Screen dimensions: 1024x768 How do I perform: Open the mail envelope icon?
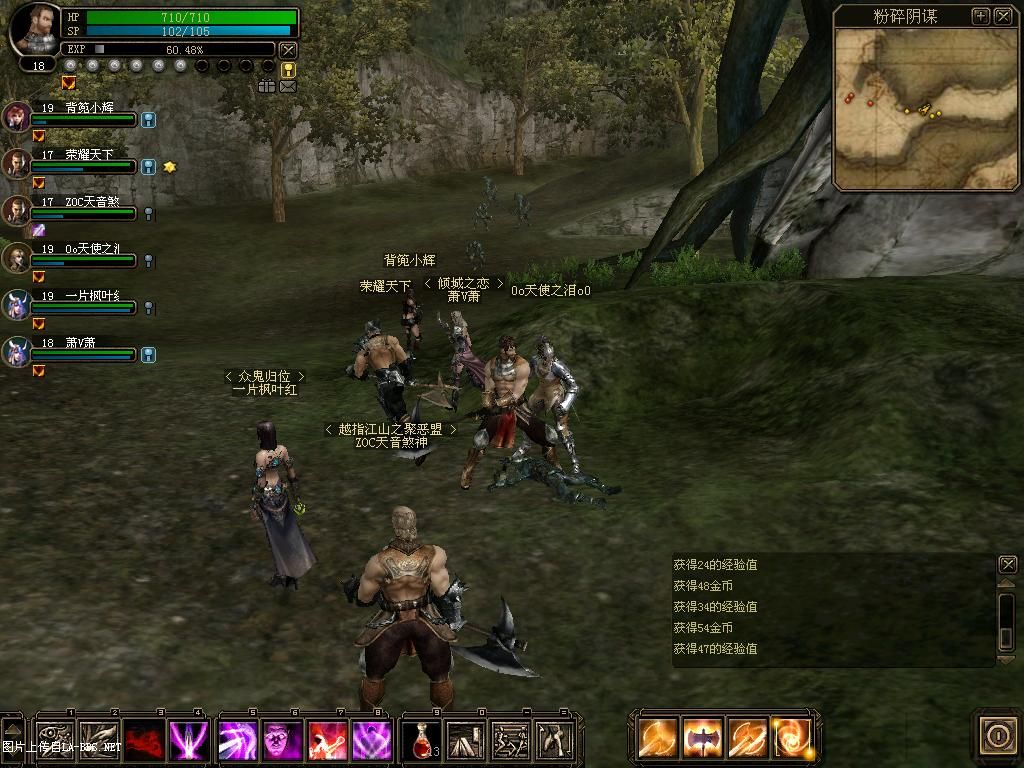tap(288, 87)
